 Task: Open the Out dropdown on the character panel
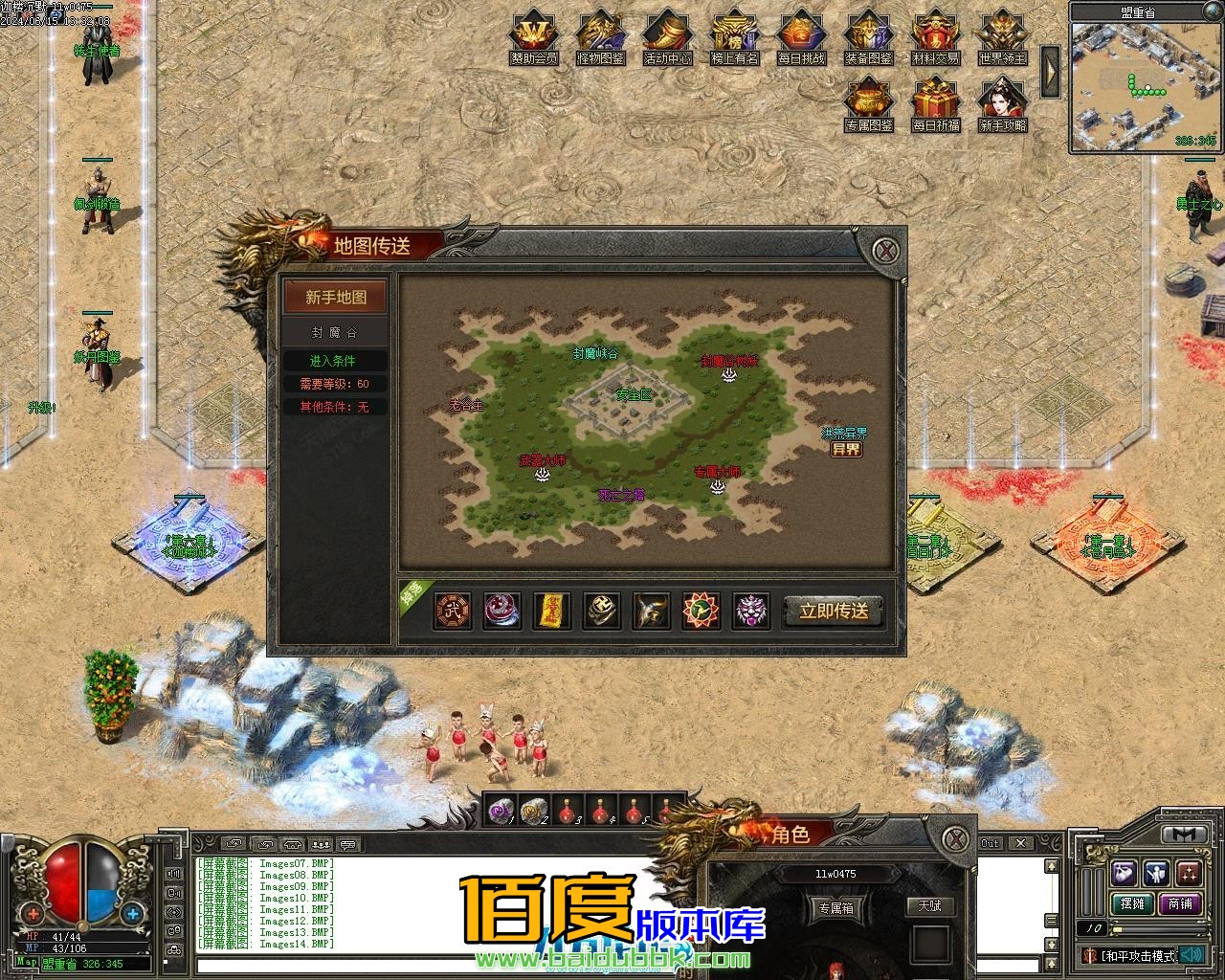[991, 843]
